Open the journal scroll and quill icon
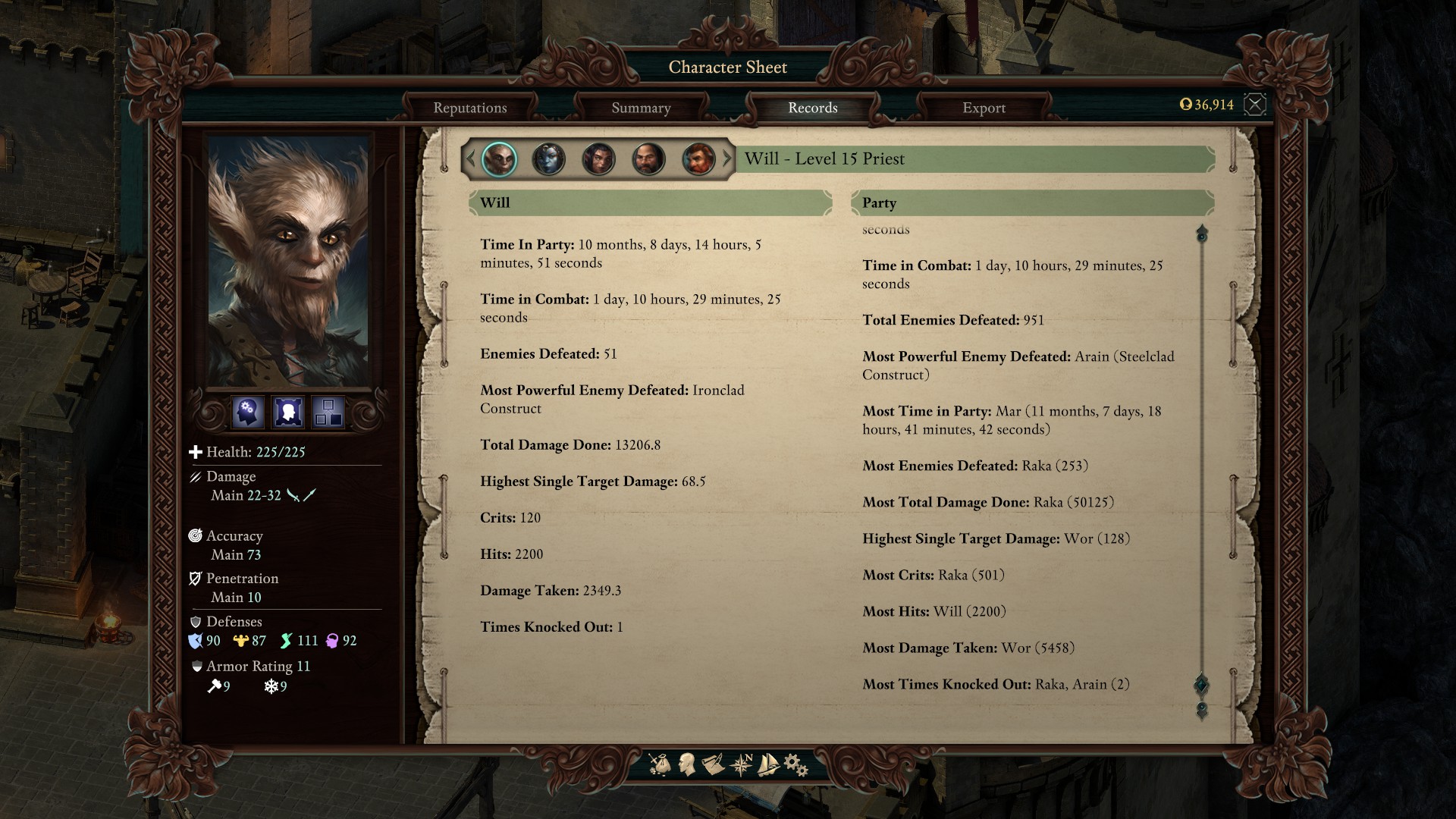Screen dimensions: 1456x819 click(x=713, y=764)
